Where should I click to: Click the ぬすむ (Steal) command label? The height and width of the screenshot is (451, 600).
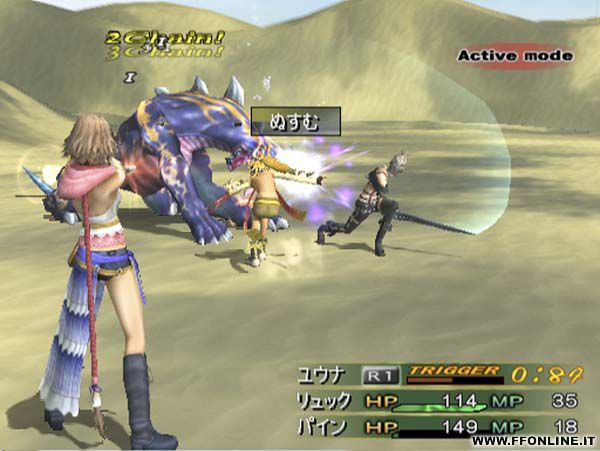tap(295, 122)
